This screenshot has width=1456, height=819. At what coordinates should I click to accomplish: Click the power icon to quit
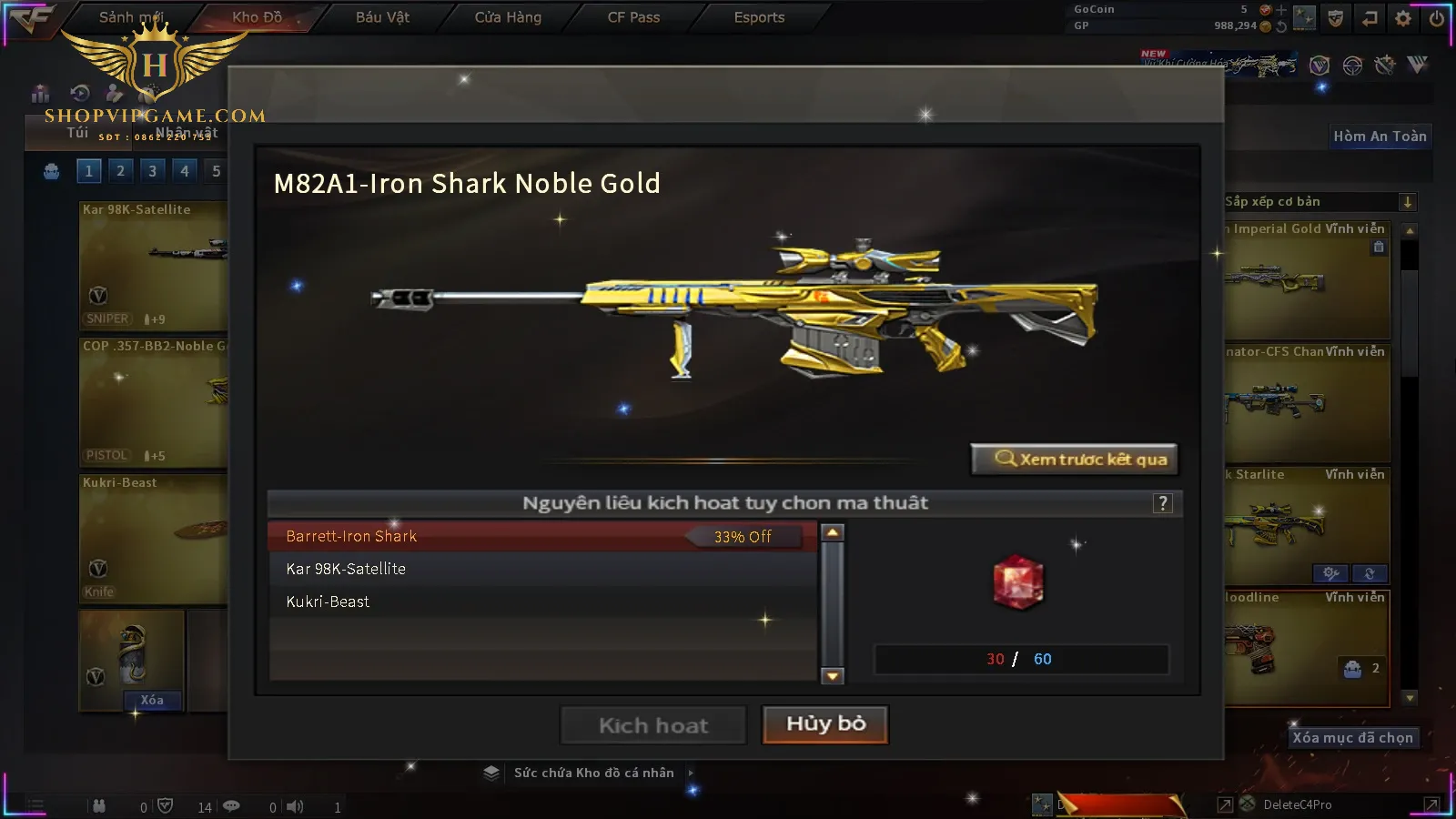1437,18
